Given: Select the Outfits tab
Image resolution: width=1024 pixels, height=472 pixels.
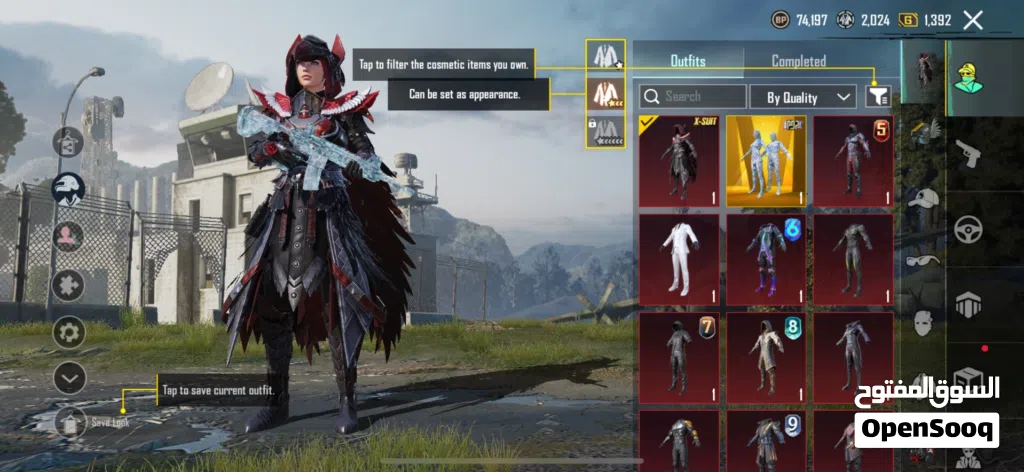Looking at the screenshot, I should coord(688,61).
